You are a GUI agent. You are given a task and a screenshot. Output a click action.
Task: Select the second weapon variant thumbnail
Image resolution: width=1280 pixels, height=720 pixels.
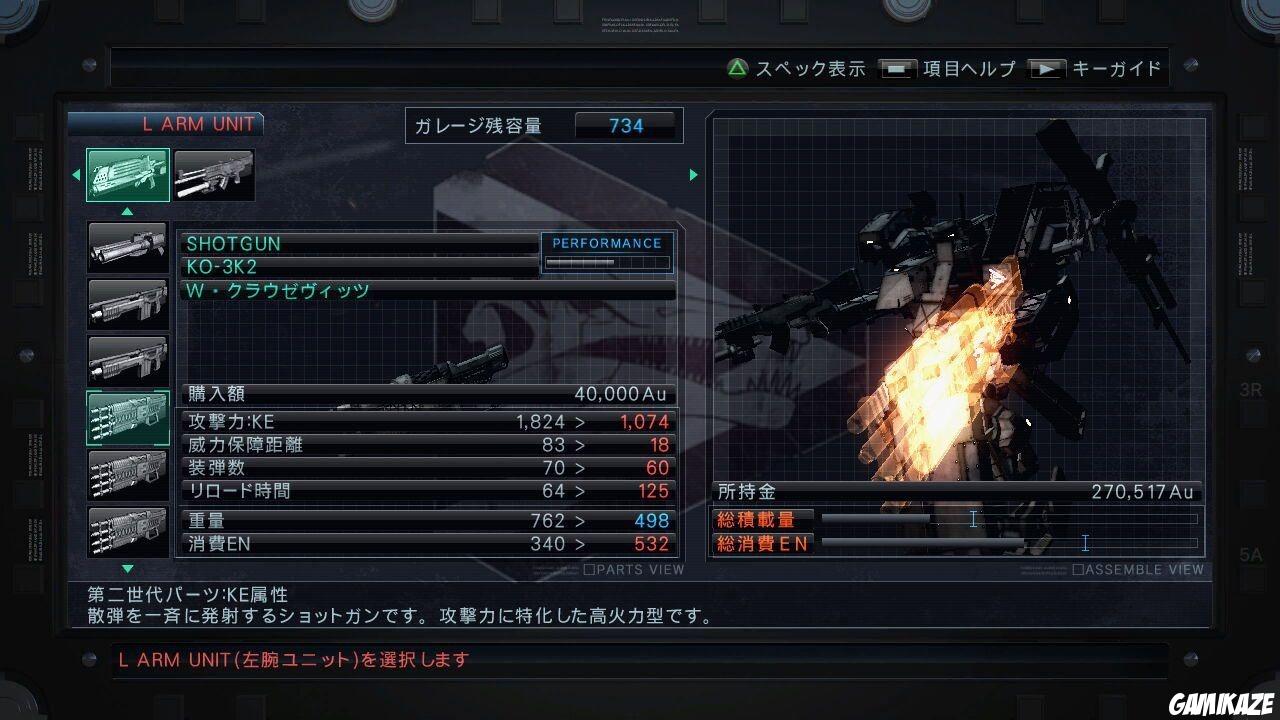[215, 174]
